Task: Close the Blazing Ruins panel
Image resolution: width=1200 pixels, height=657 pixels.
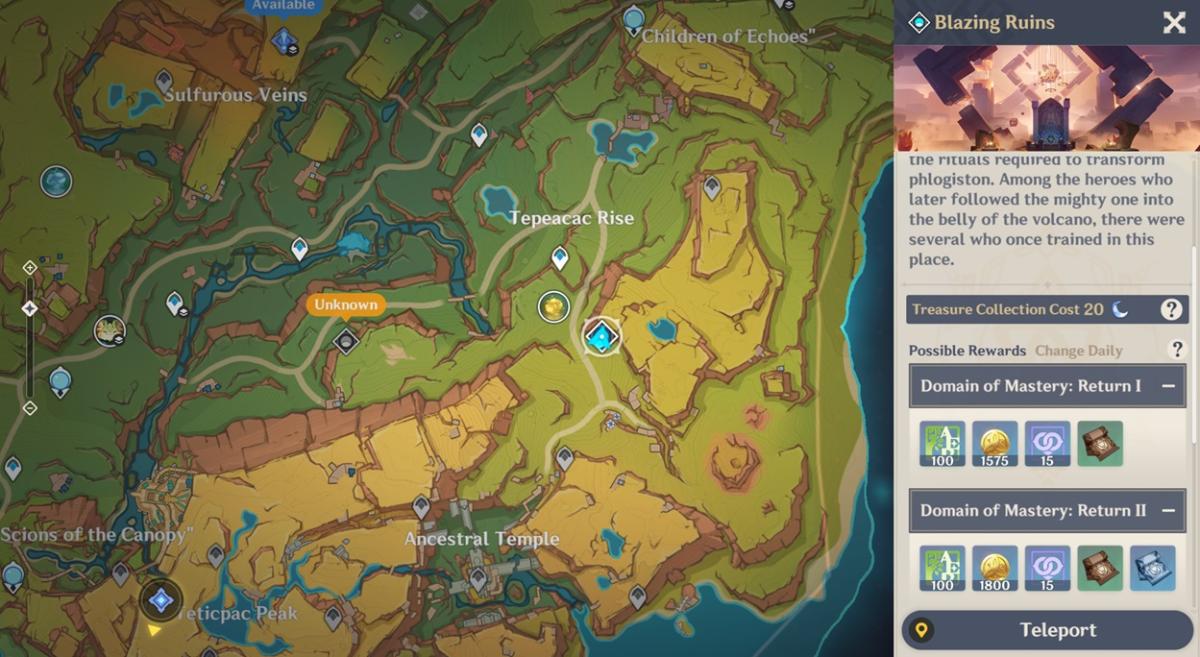Action: pyautogui.click(x=1174, y=23)
